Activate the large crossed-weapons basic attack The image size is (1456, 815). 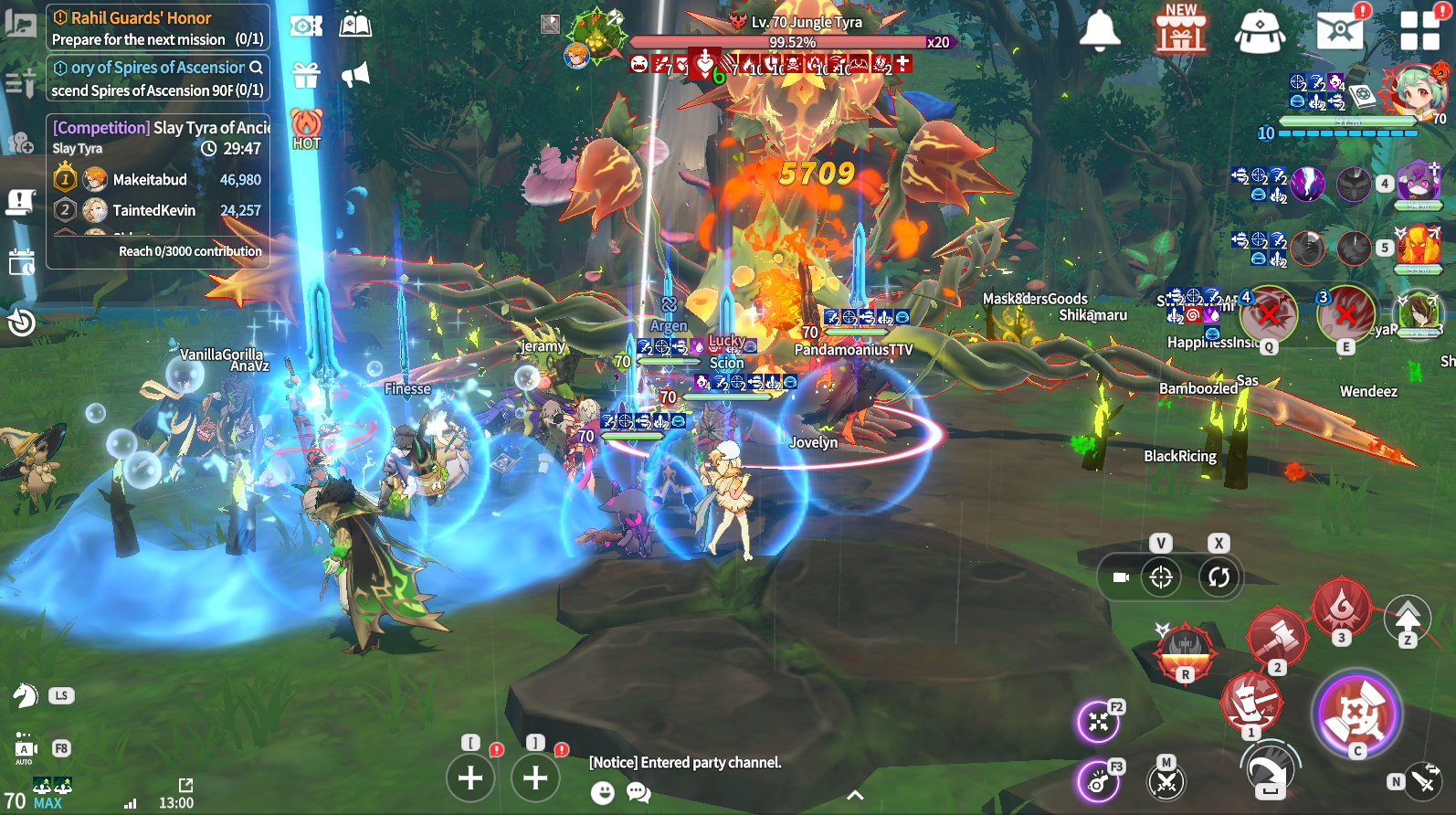pyautogui.click(x=1356, y=714)
